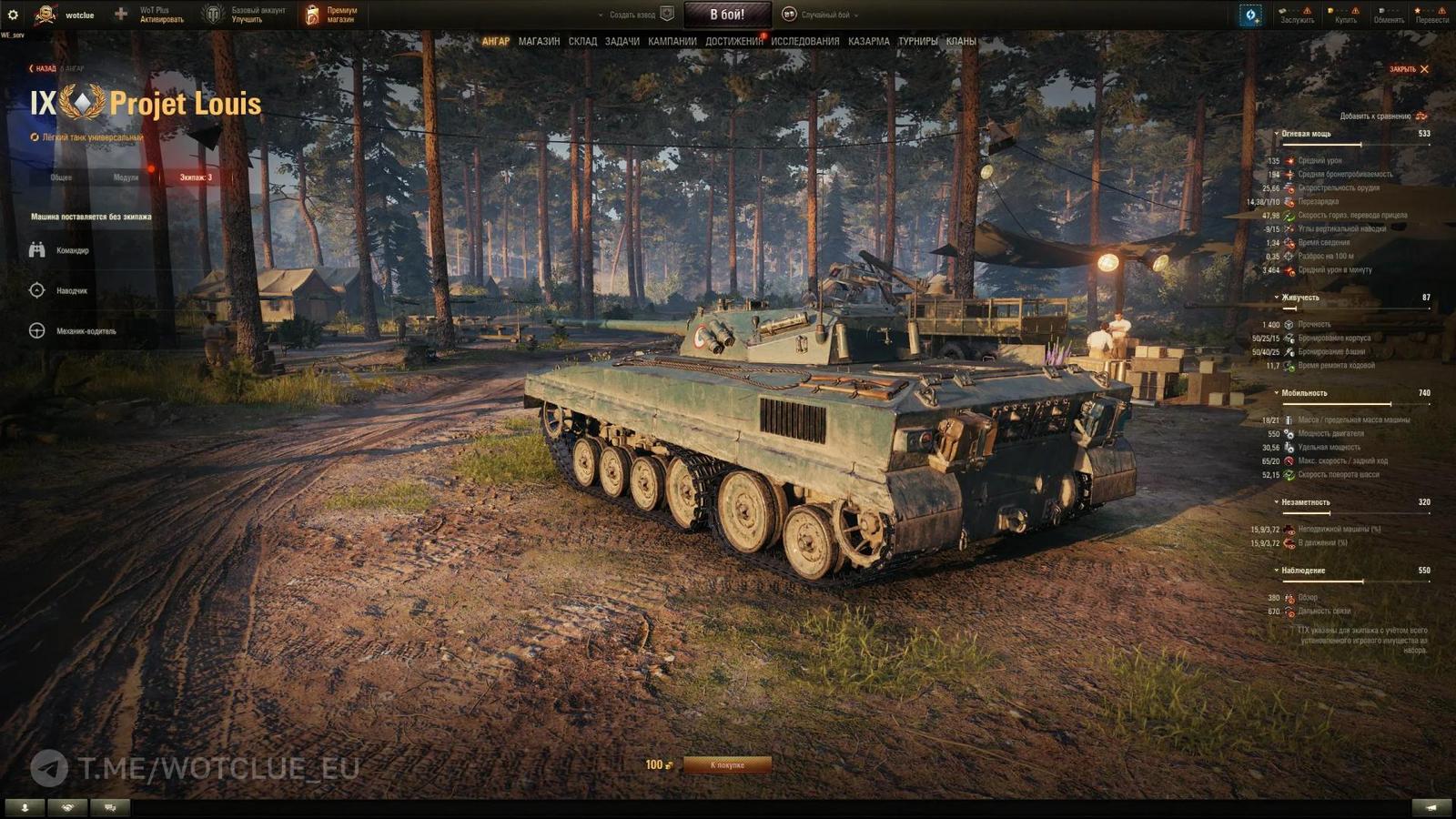Select the Наводчик crew slot icon
1456x819 pixels.
[36, 291]
